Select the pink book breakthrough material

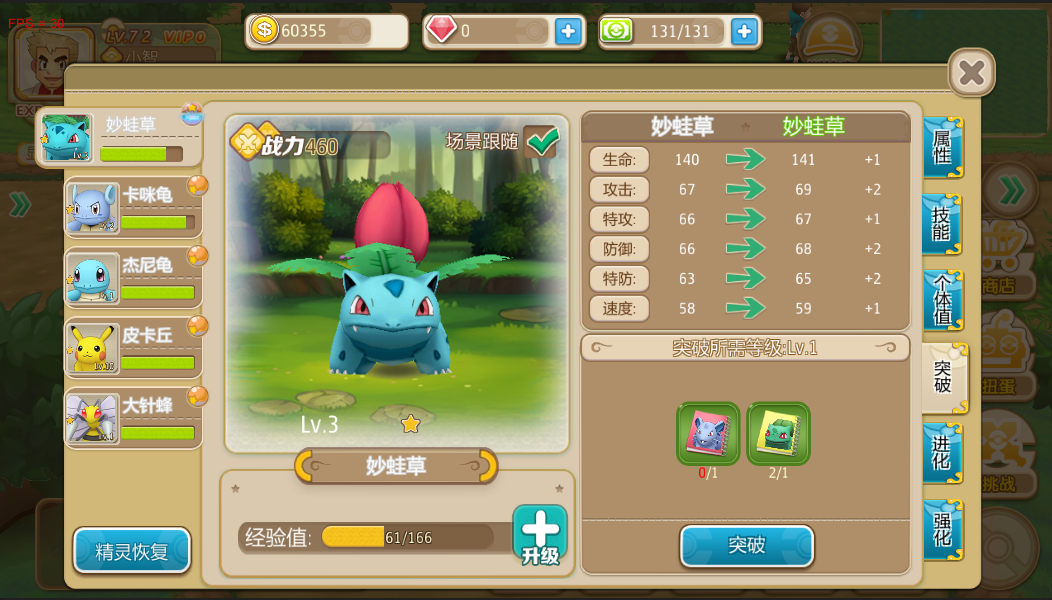point(708,434)
